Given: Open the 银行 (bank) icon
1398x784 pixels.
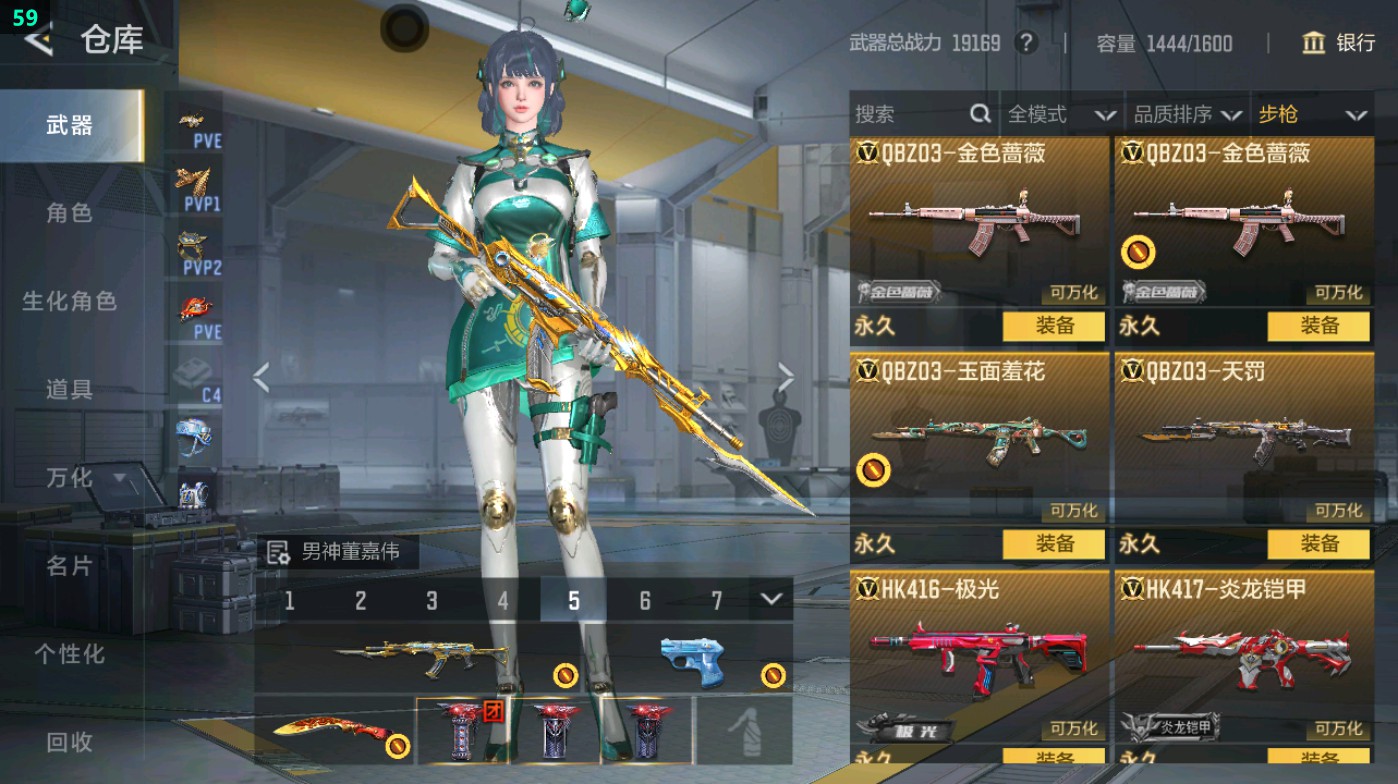Looking at the screenshot, I should (x=1316, y=44).
